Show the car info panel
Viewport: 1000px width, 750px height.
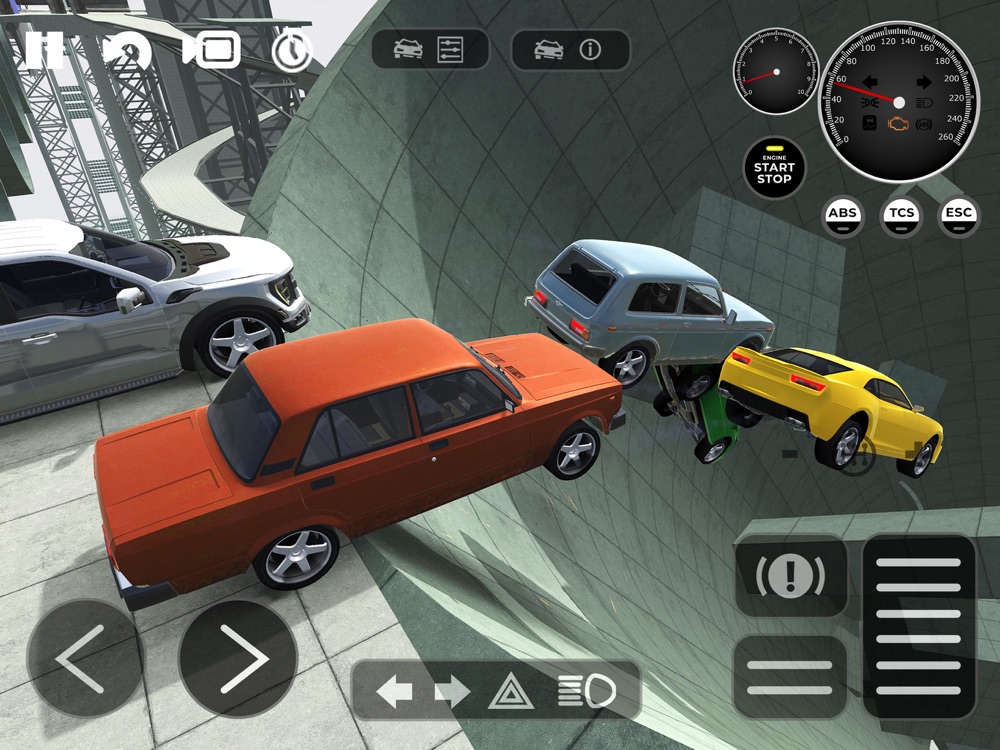coord(570,50)
